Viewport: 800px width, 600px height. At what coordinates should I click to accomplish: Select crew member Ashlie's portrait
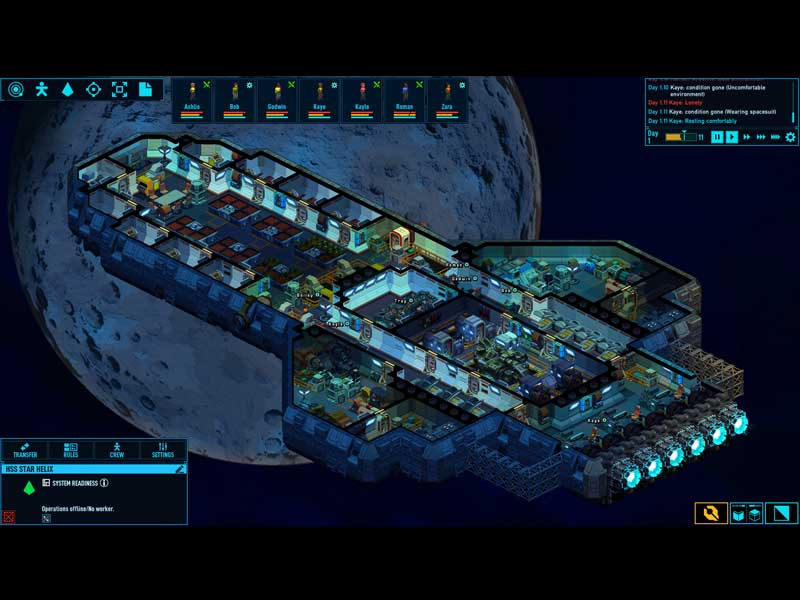tap(192, 100)
